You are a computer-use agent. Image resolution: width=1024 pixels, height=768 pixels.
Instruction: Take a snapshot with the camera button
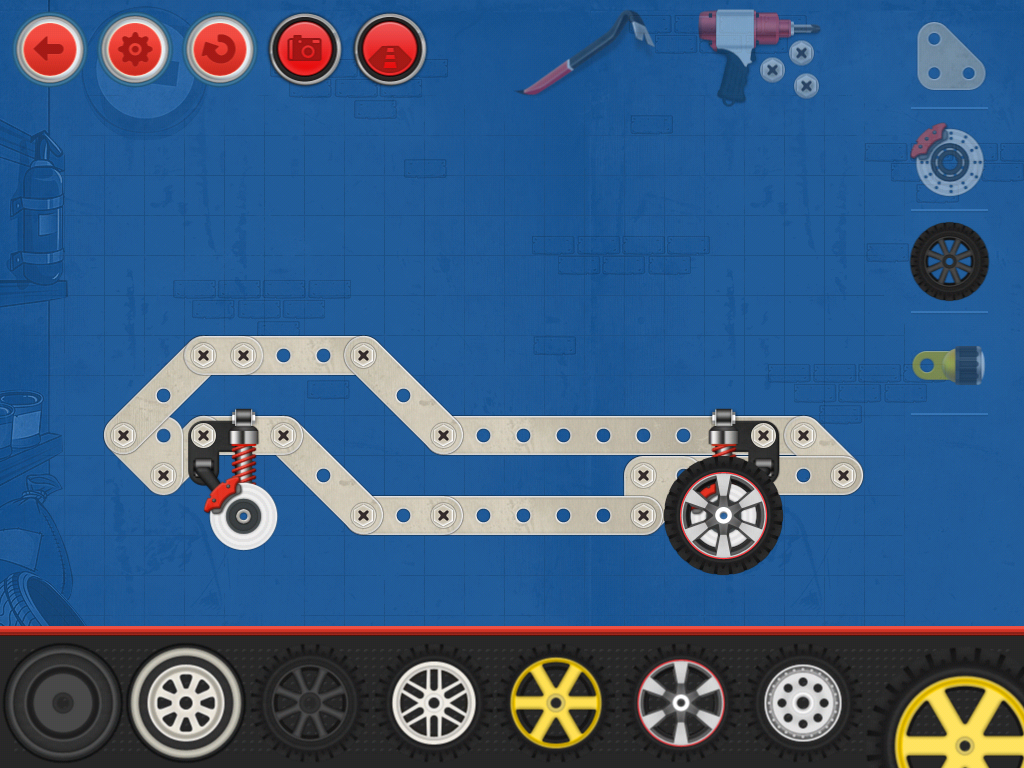click(x=305, y=48)
